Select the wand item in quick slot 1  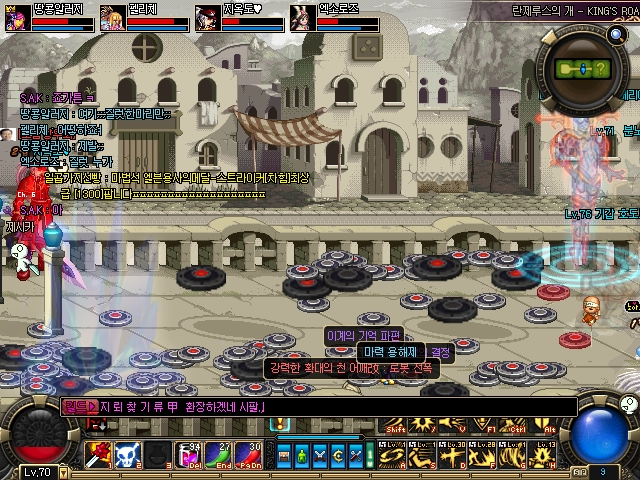tap(99, 454)
